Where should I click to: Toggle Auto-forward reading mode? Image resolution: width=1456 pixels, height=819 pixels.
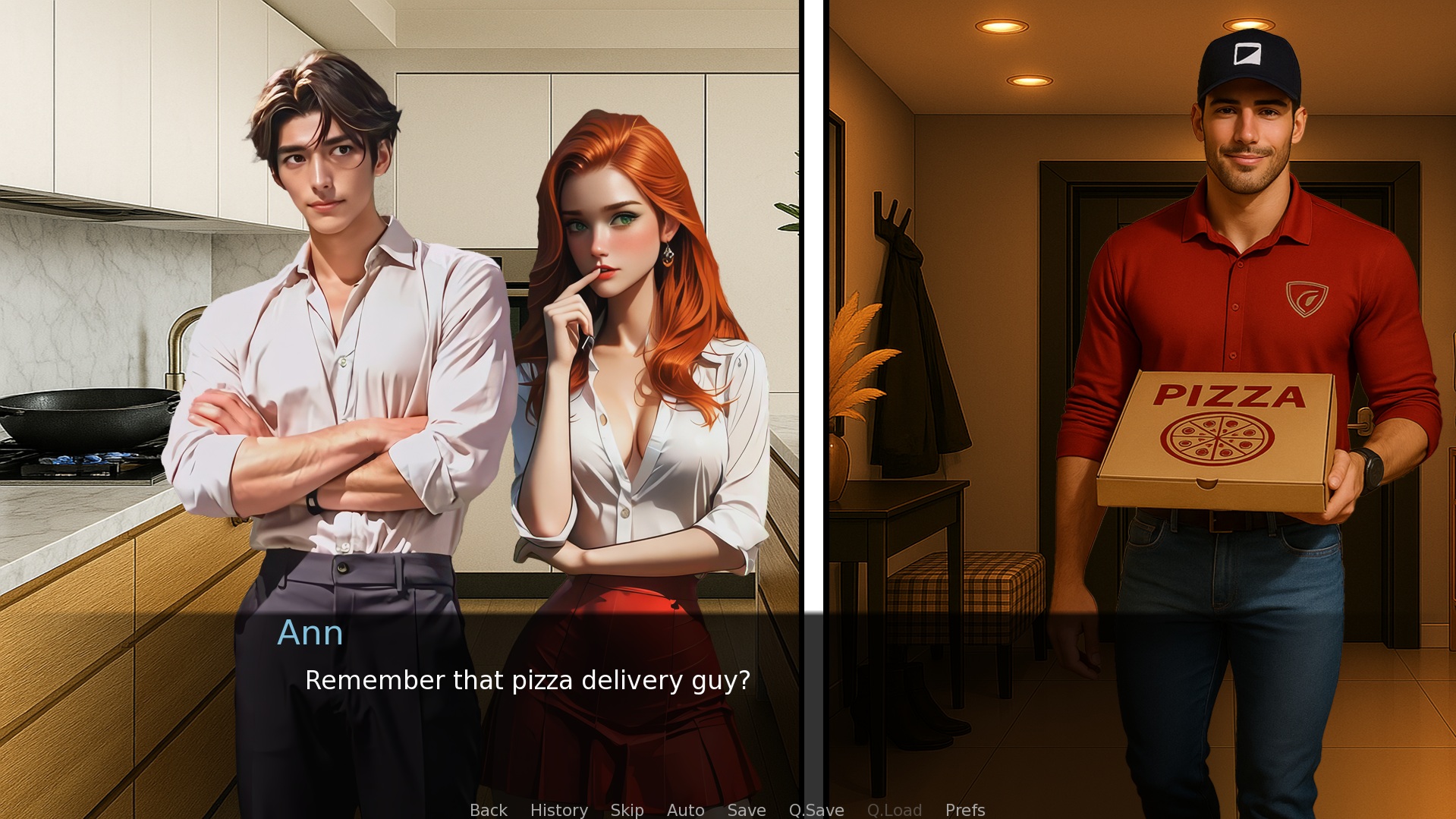click(685, 810)
